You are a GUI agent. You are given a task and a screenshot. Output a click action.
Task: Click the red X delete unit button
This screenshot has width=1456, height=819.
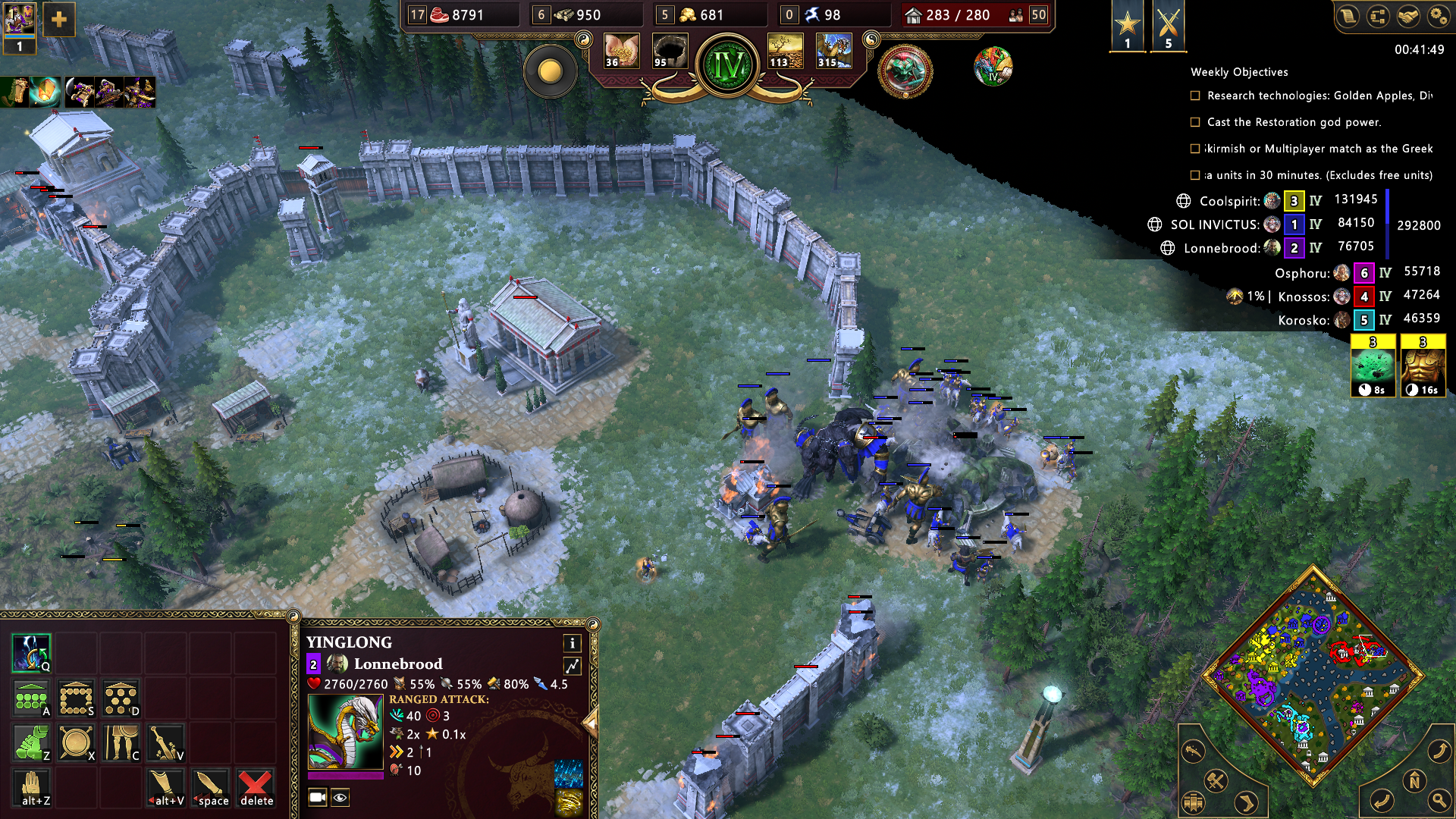pos(256,787)
